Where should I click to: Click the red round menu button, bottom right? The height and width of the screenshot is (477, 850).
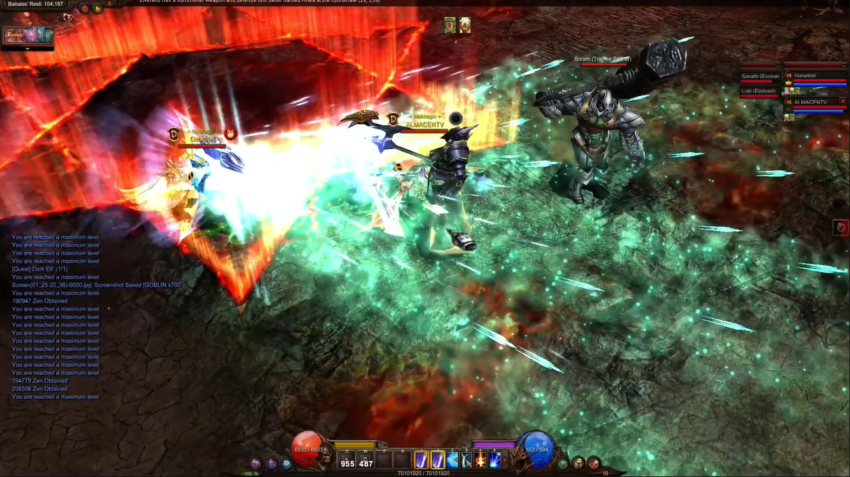pyautogui.click(x=593, y=463)
